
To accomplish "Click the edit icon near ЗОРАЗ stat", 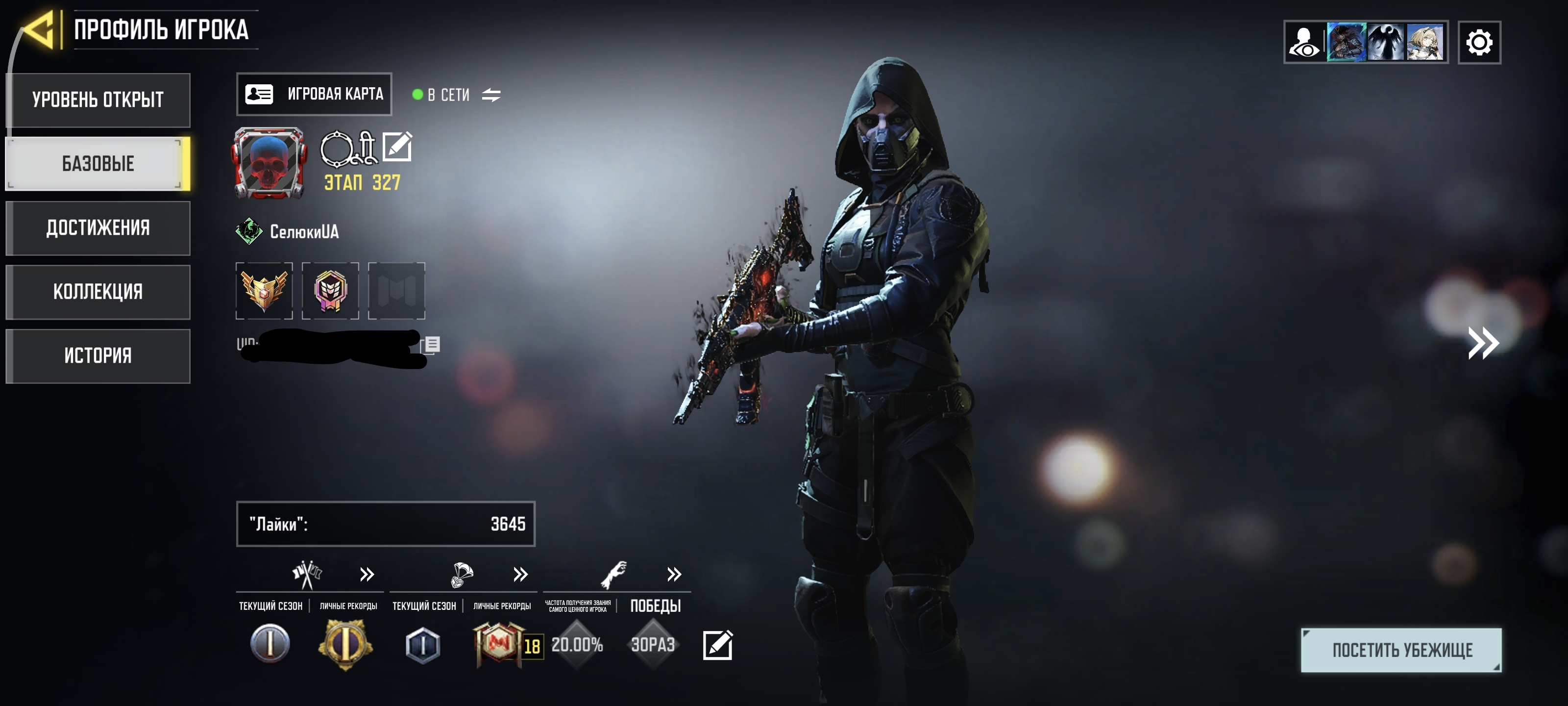I will coord(718,645).
